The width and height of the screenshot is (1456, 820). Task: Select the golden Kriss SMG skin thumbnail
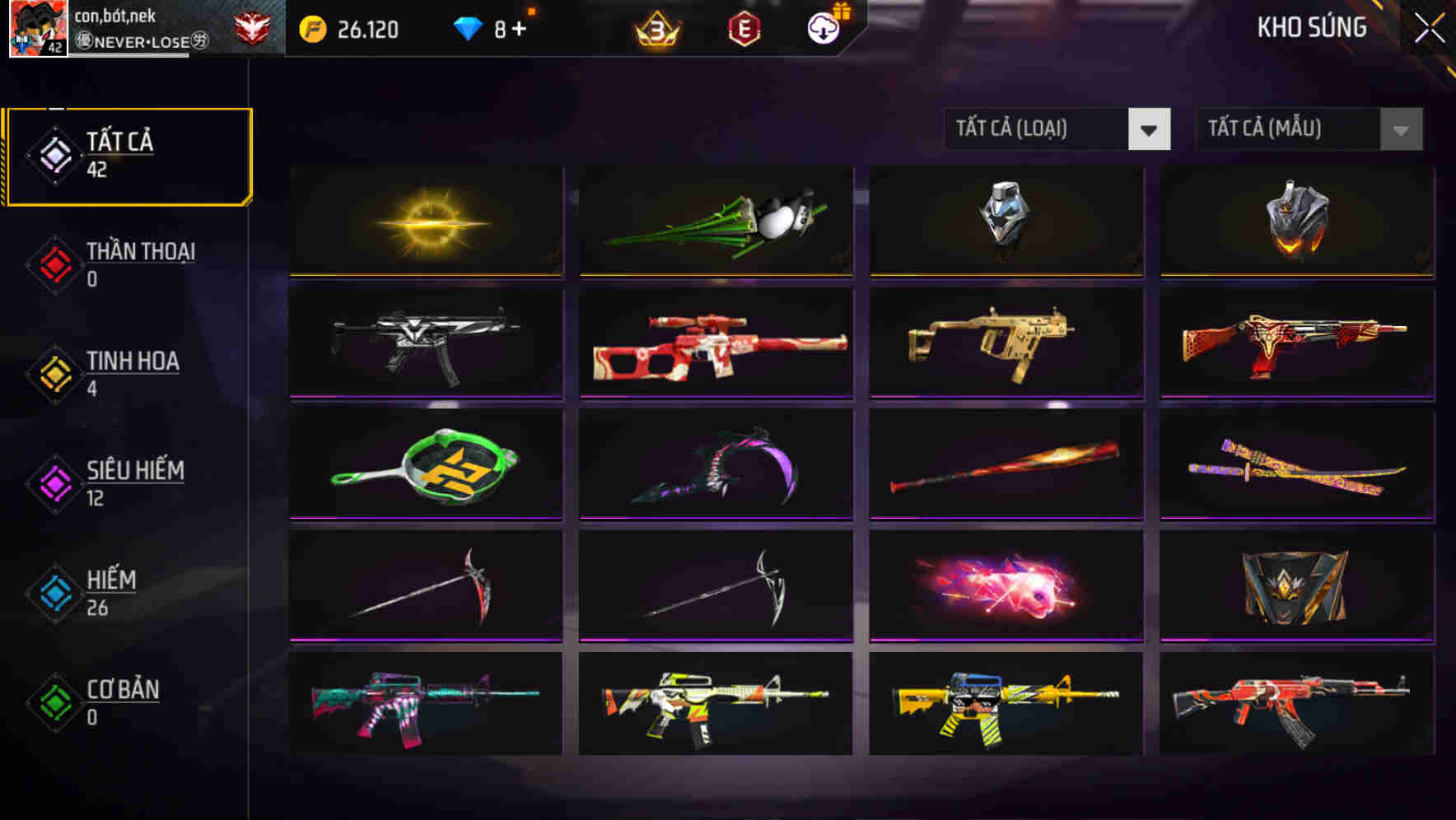[1005, 343]
